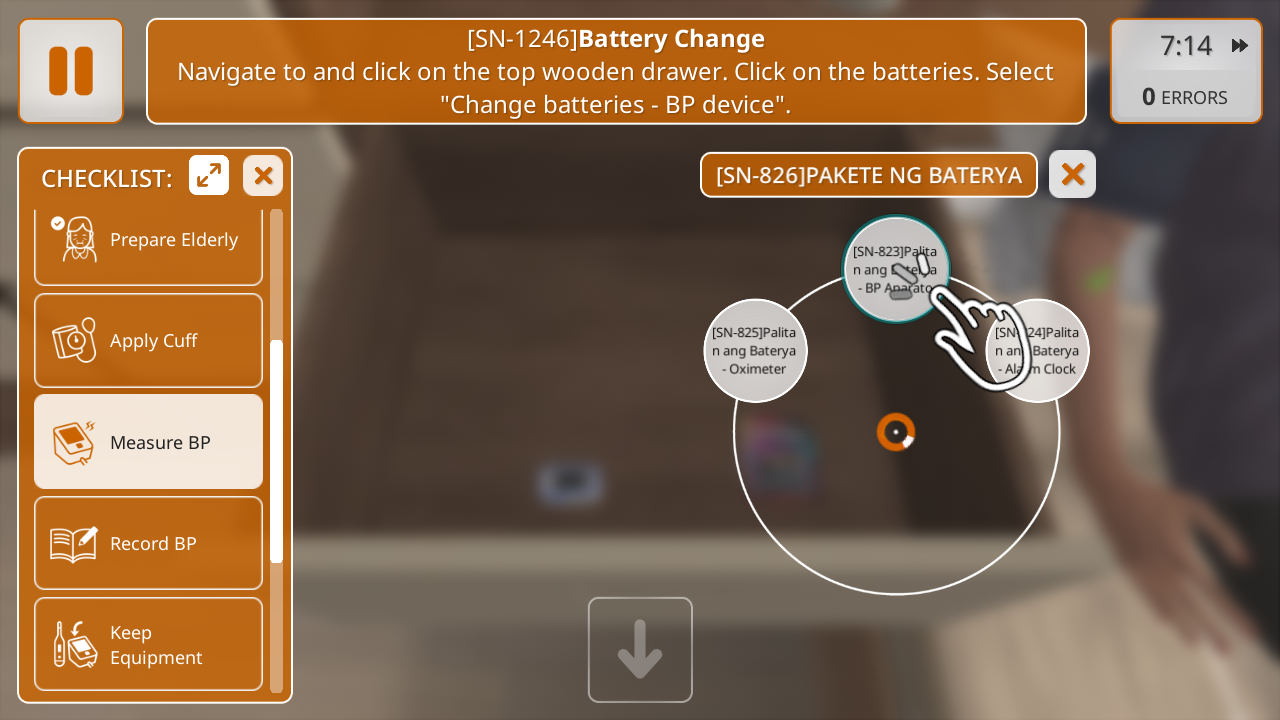Click the checklist scrollbar
Screen dimensions: 1280x720
pos(277,450)
